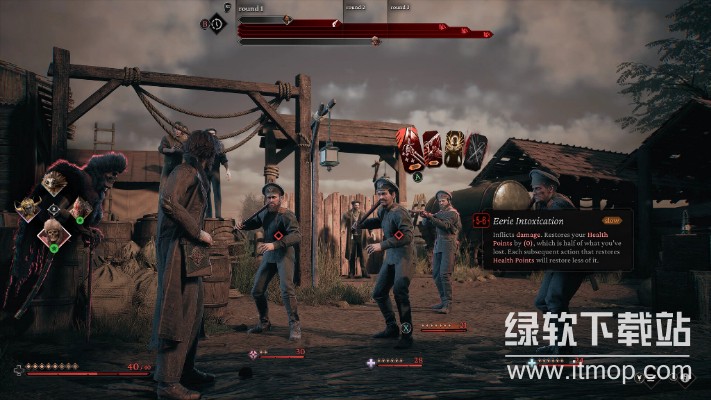
Task: Click the small center diamond between portraits
Action: pos(54,209)
